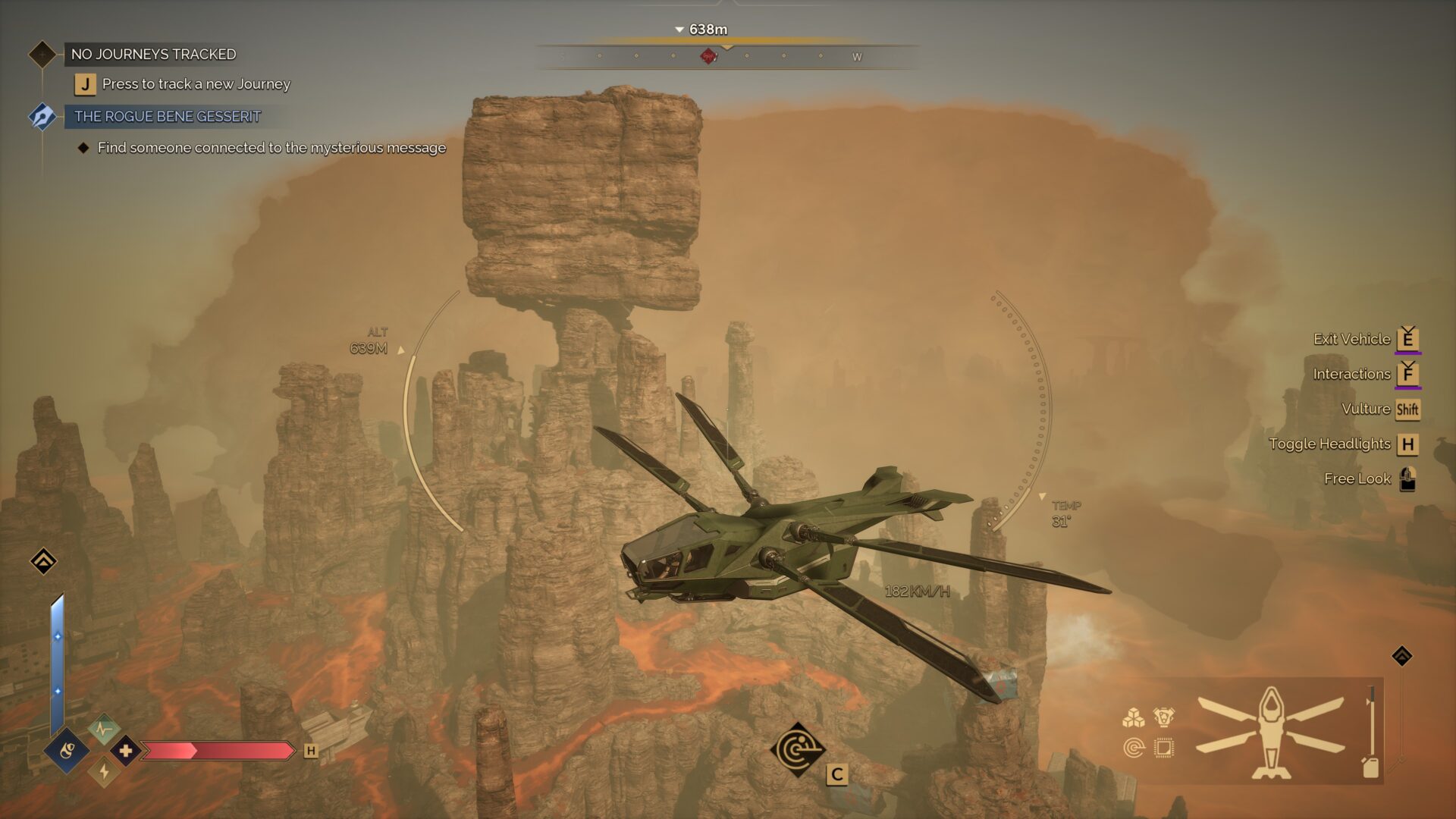The height and width of the screenshot is (819, 1456).
Task: Click the Free Look action label
Action: 1357,479
